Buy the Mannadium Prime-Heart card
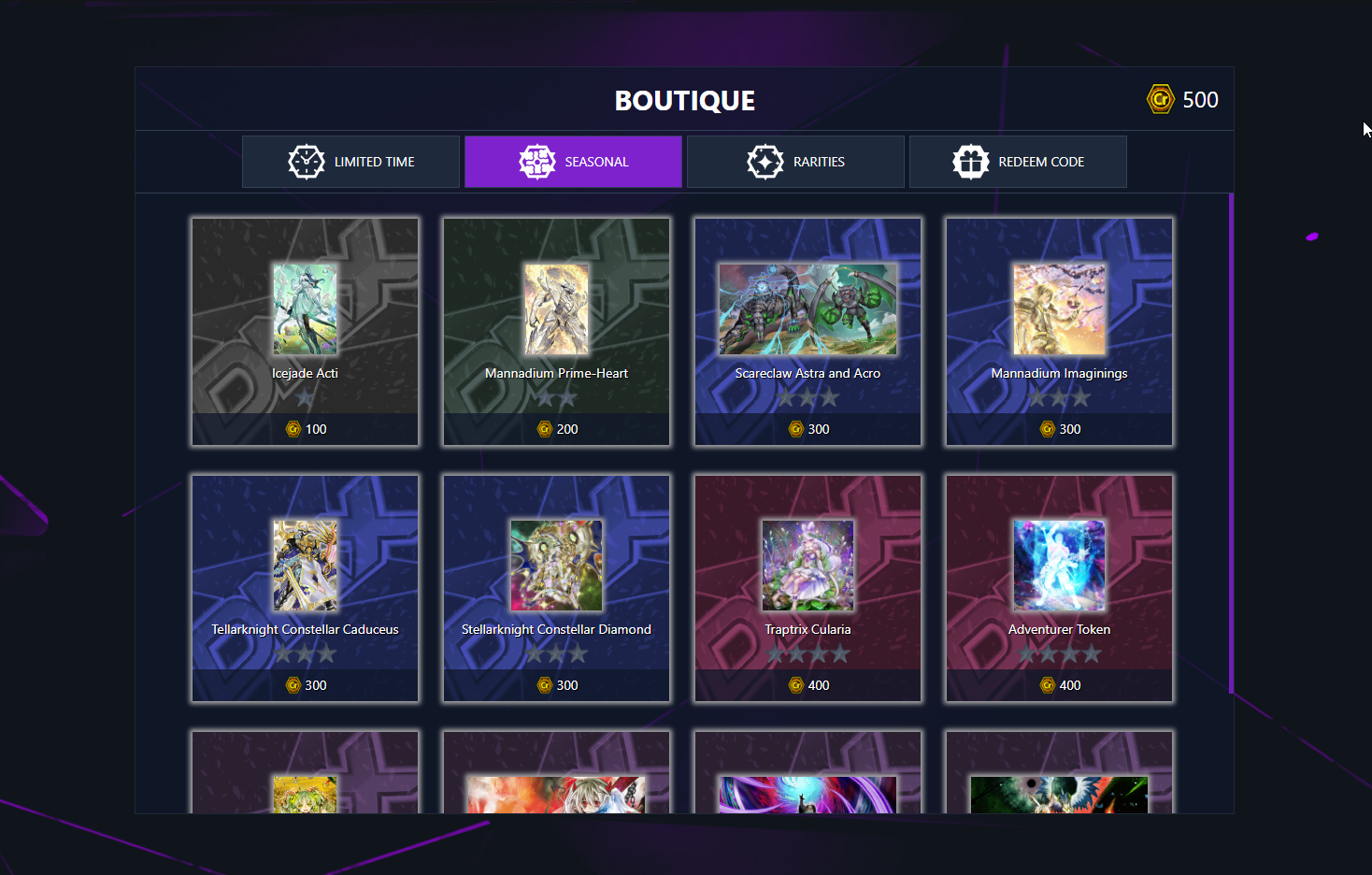Image resolution: width=1372 pixels, height=875 pixels. pos(556,332)
